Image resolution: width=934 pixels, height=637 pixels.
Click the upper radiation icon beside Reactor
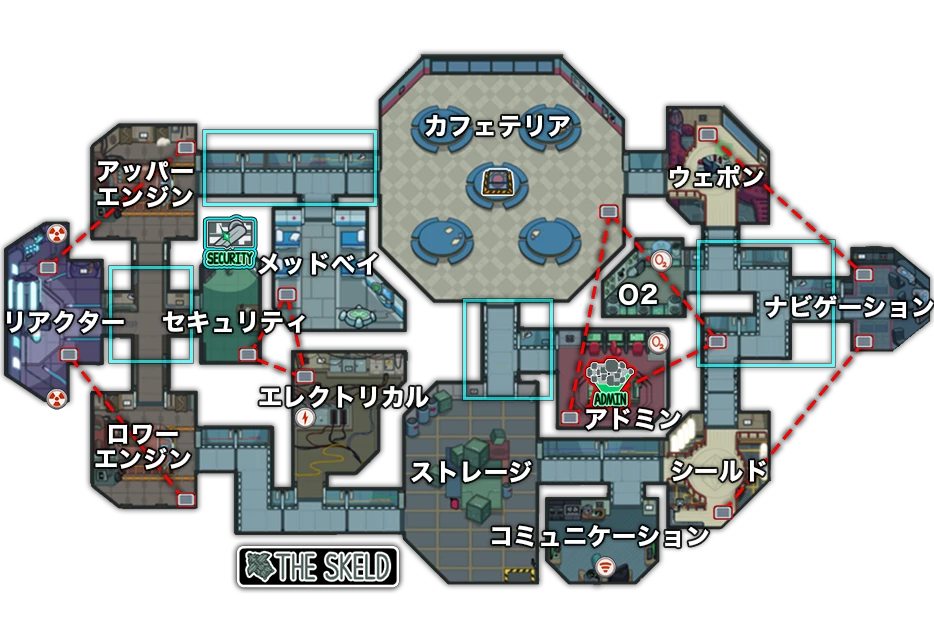57,235
